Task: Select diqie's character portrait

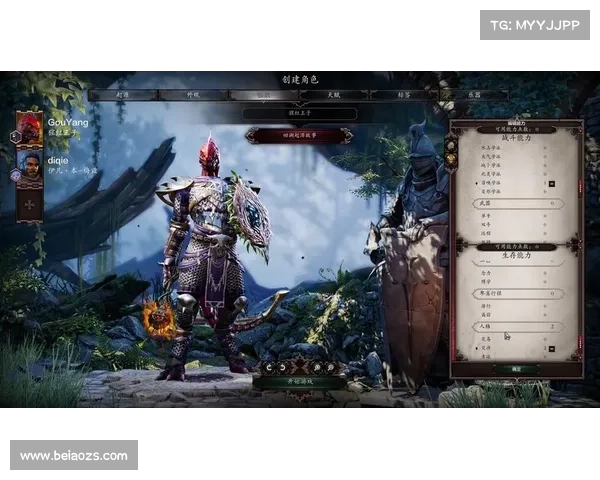Action: pos(31,164)
